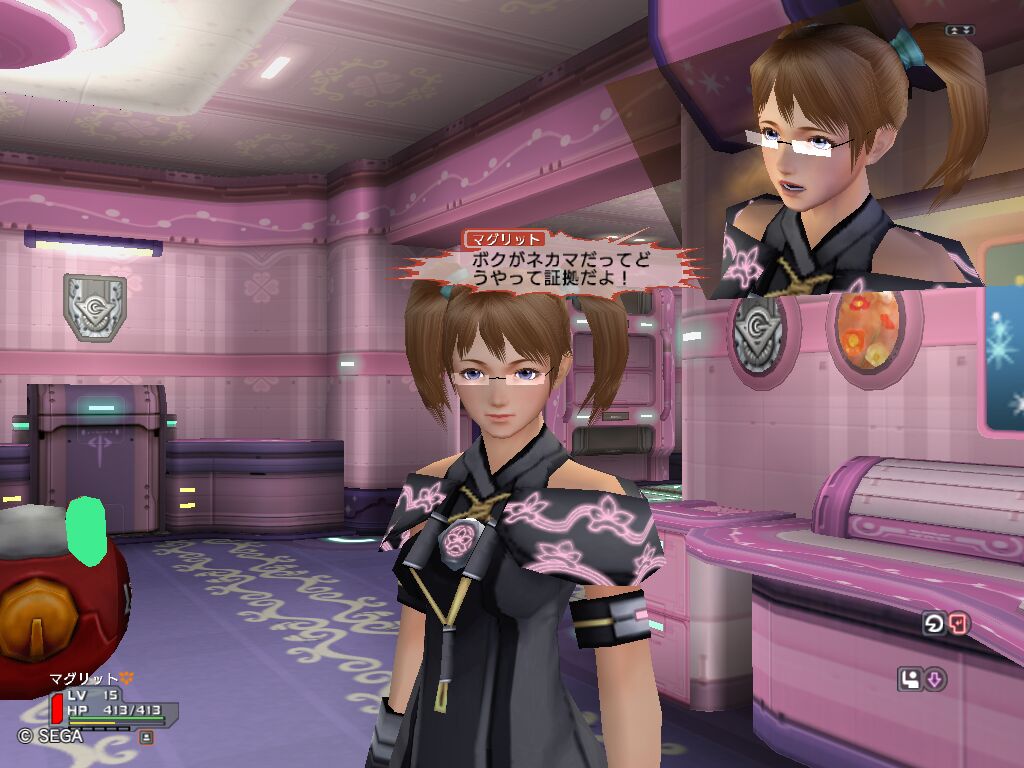Click the circular arrow icon
The width and height of the screenshot is (1024, 768).
[x=933, y=624]
